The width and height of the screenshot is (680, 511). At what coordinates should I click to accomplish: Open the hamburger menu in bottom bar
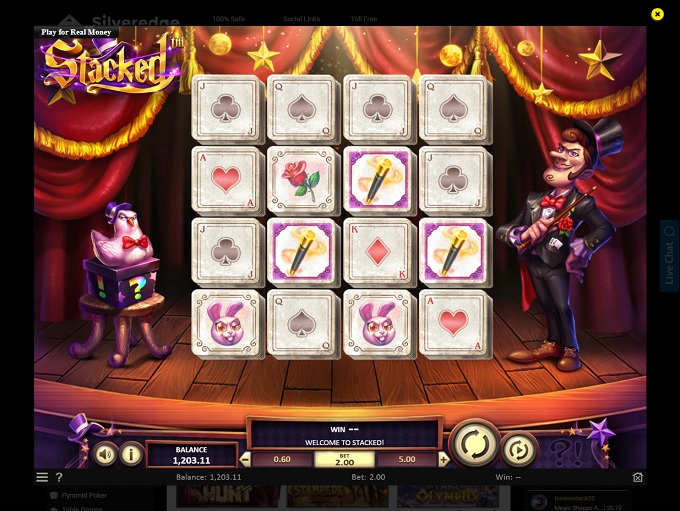tap(42, 478)
